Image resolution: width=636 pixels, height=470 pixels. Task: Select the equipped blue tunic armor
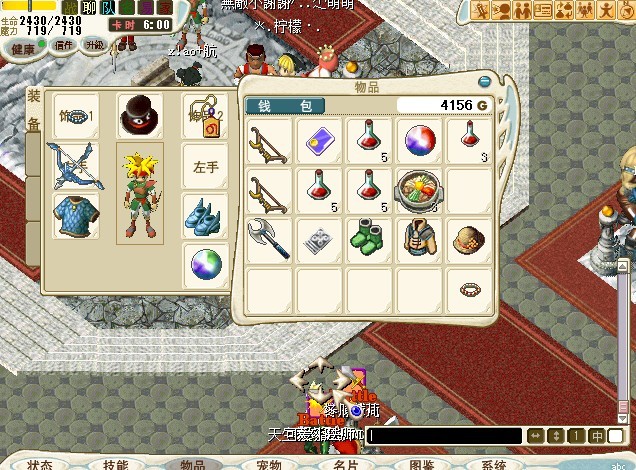click(x=76, y=214)
